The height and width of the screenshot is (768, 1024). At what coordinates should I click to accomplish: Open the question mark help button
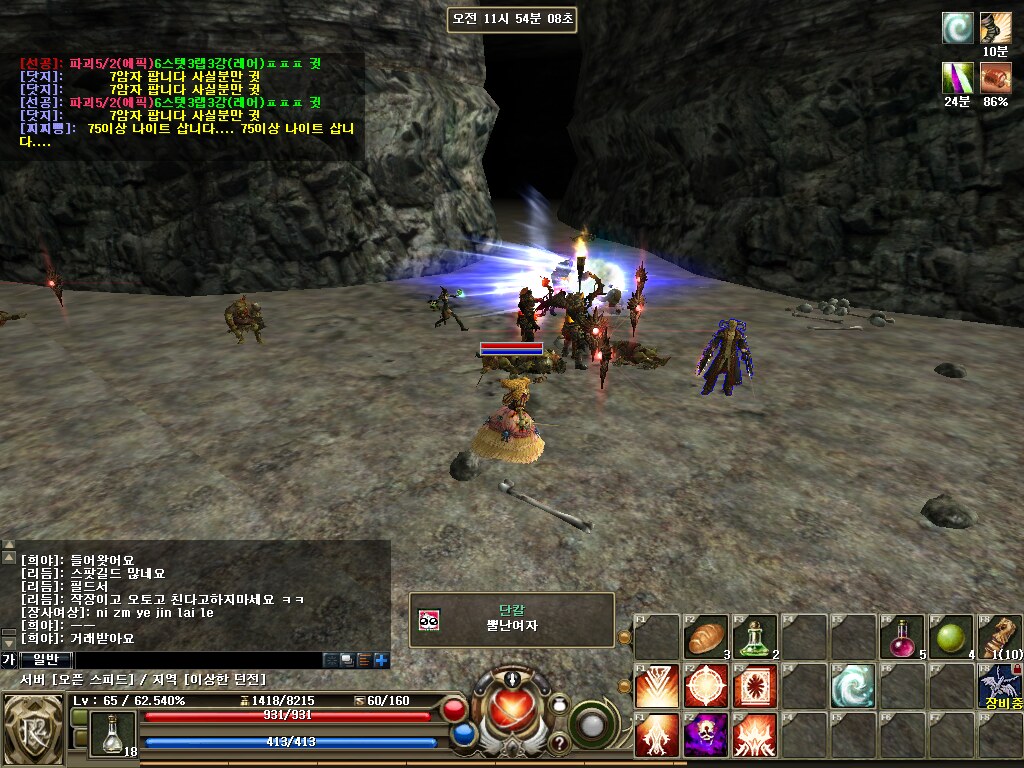pos(559,743)
